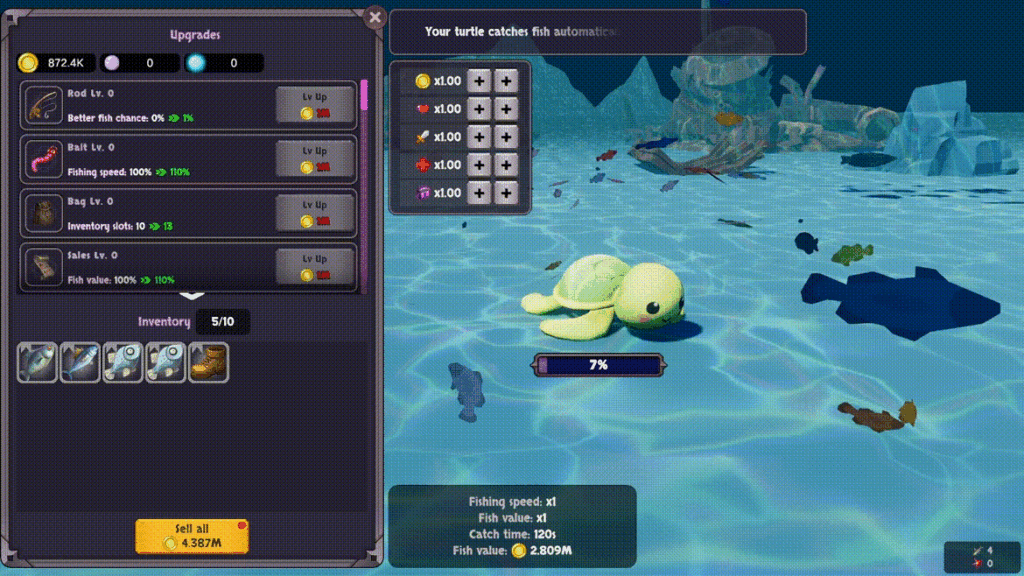Expand the upgrades list with the down arrow
1024x576 pixels.
[192, 295]
